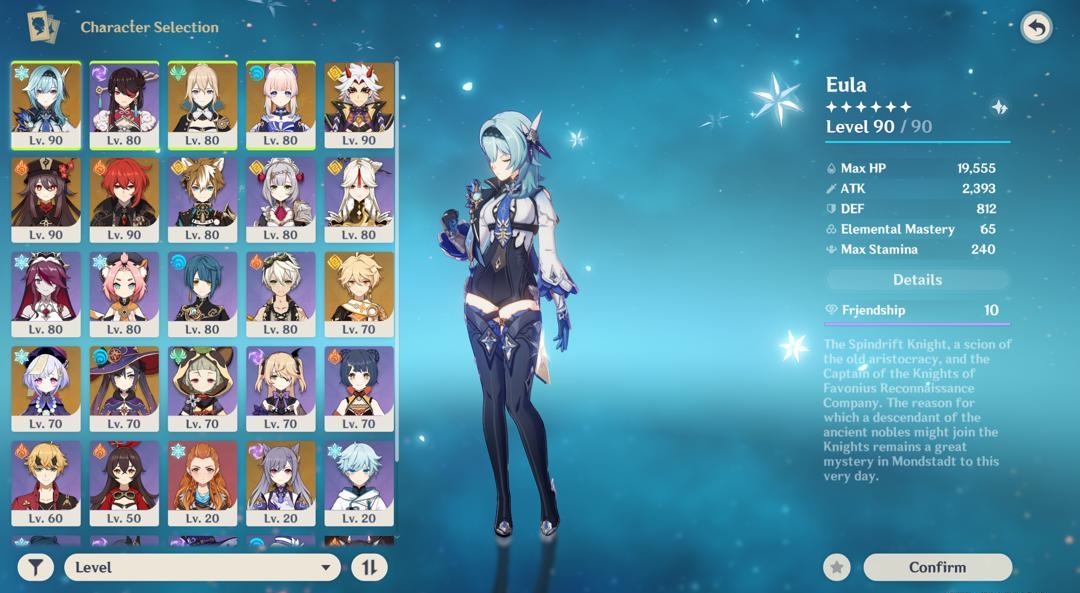The height and width of the screenshot is (593, 1080).
Task: Go back using the return arrow
Action: [1036, 28]
